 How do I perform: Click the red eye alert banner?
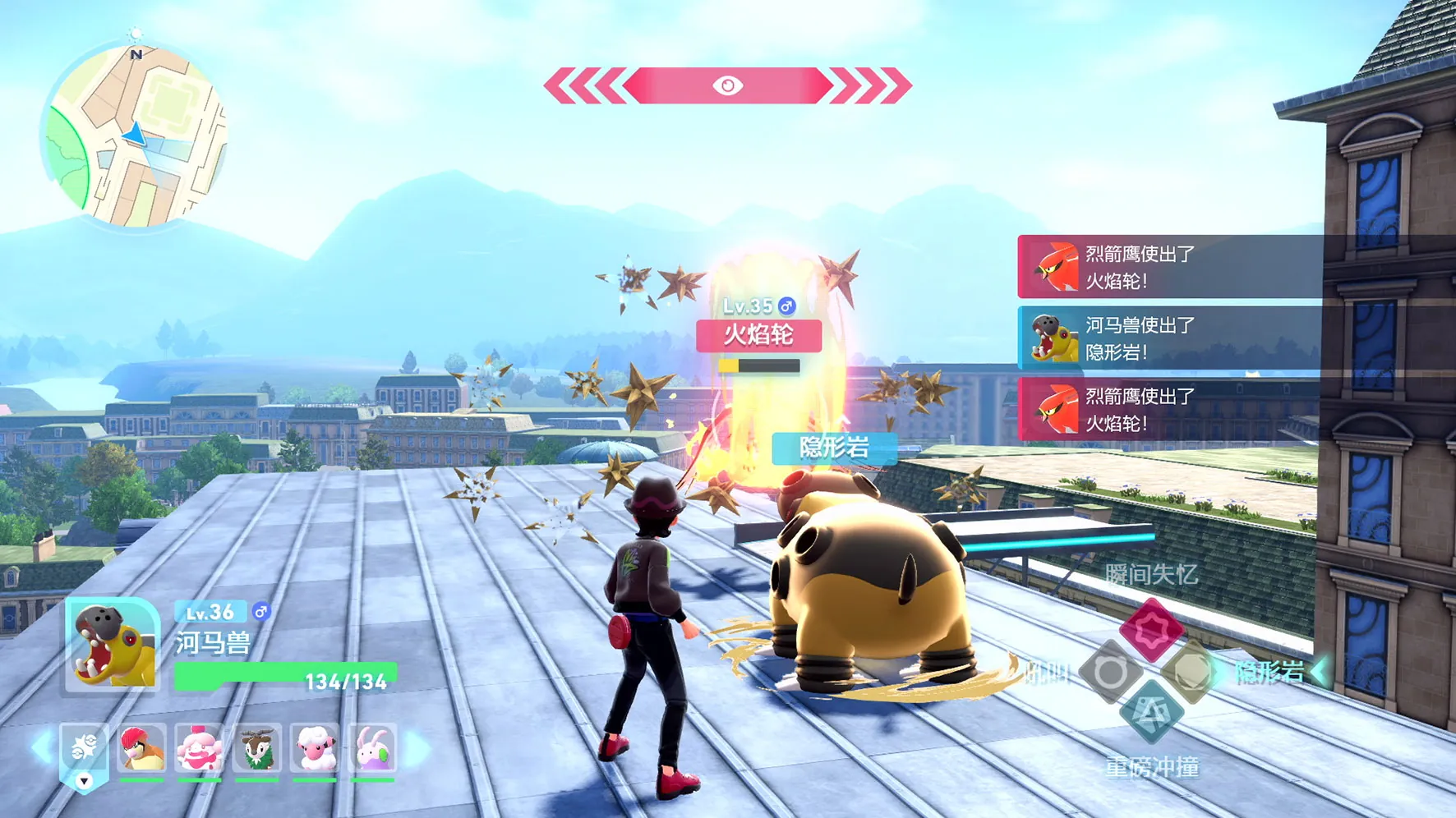pos(727,85)
